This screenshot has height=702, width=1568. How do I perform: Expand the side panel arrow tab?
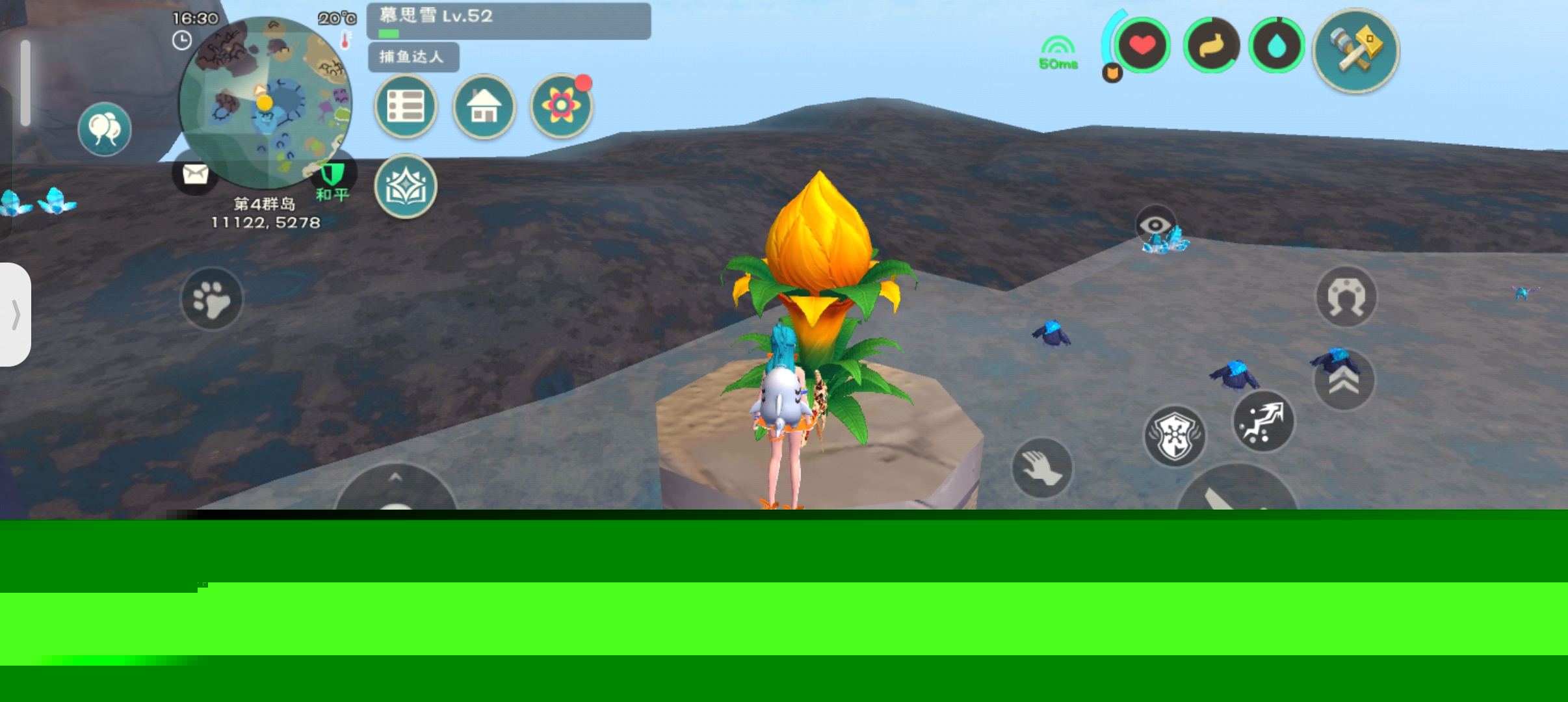(16, 315)
